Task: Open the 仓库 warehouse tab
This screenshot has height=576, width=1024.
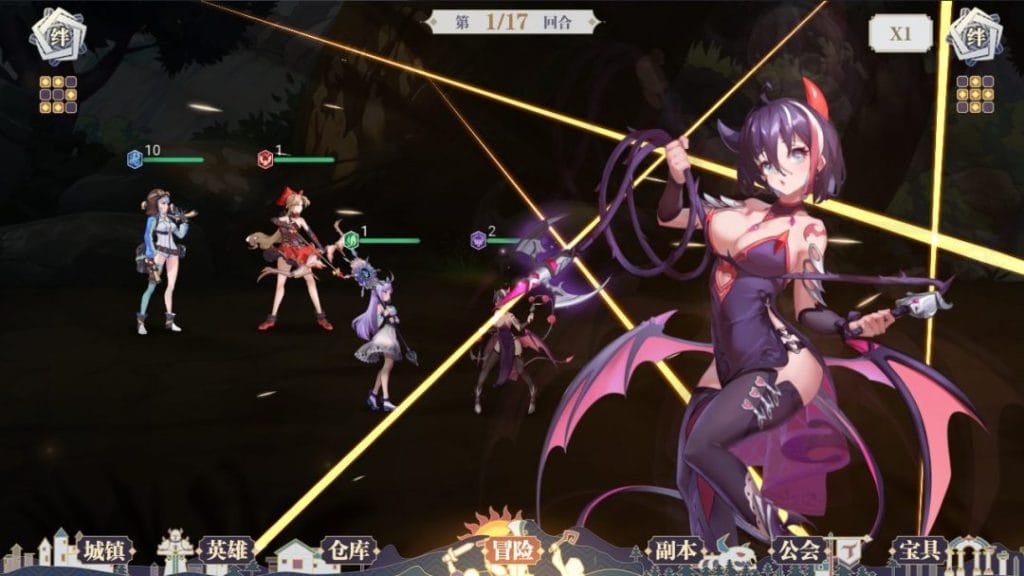Action: click(x=348, y=549)
